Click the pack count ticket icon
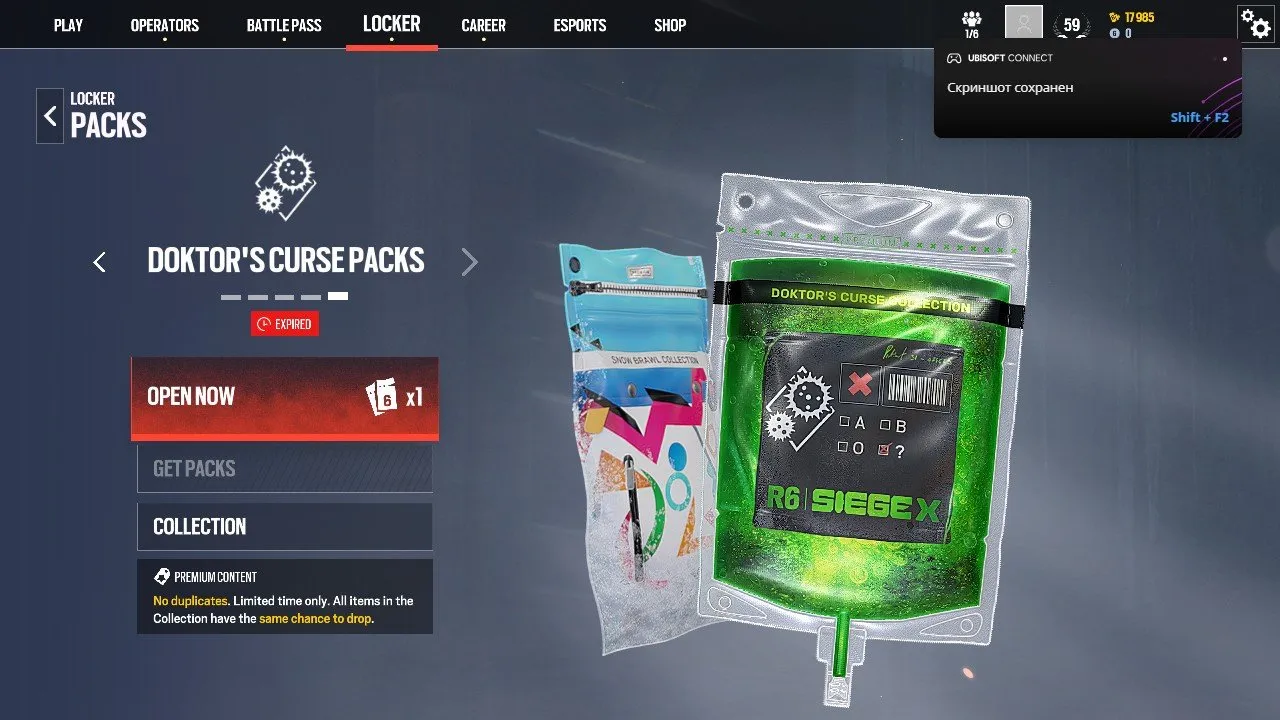Screen dimensions: 1280x720 (x=383, y=398)
